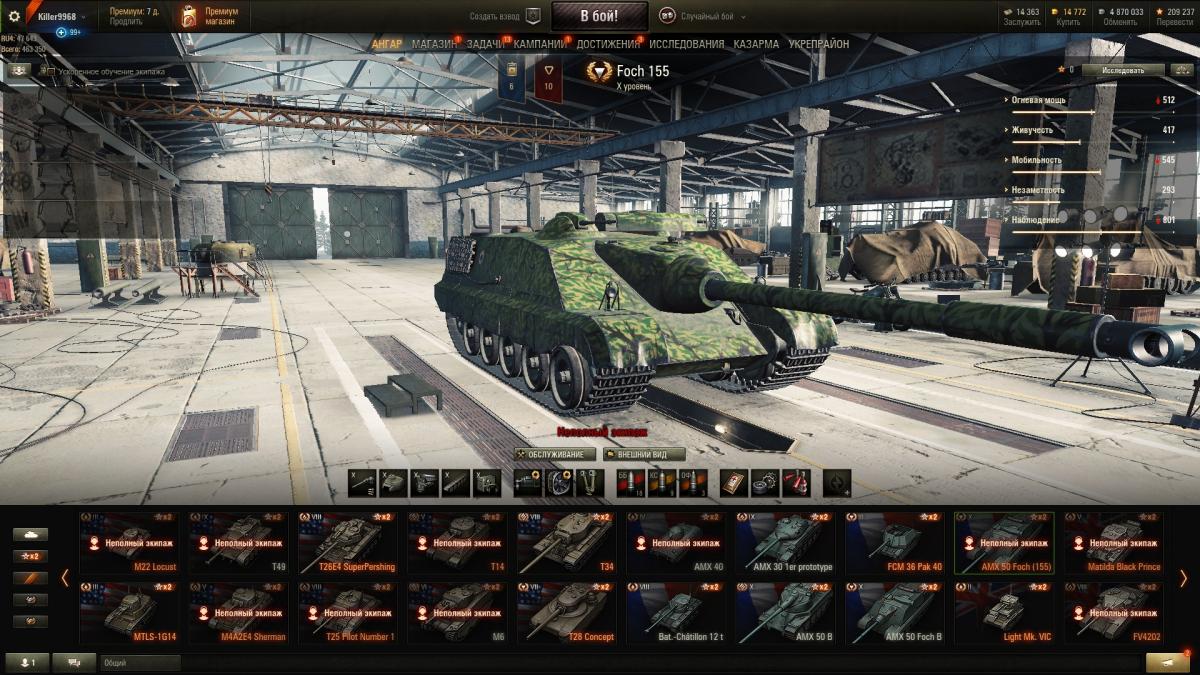
Task: Open the settings gear menu
Action: coord(14,16)
